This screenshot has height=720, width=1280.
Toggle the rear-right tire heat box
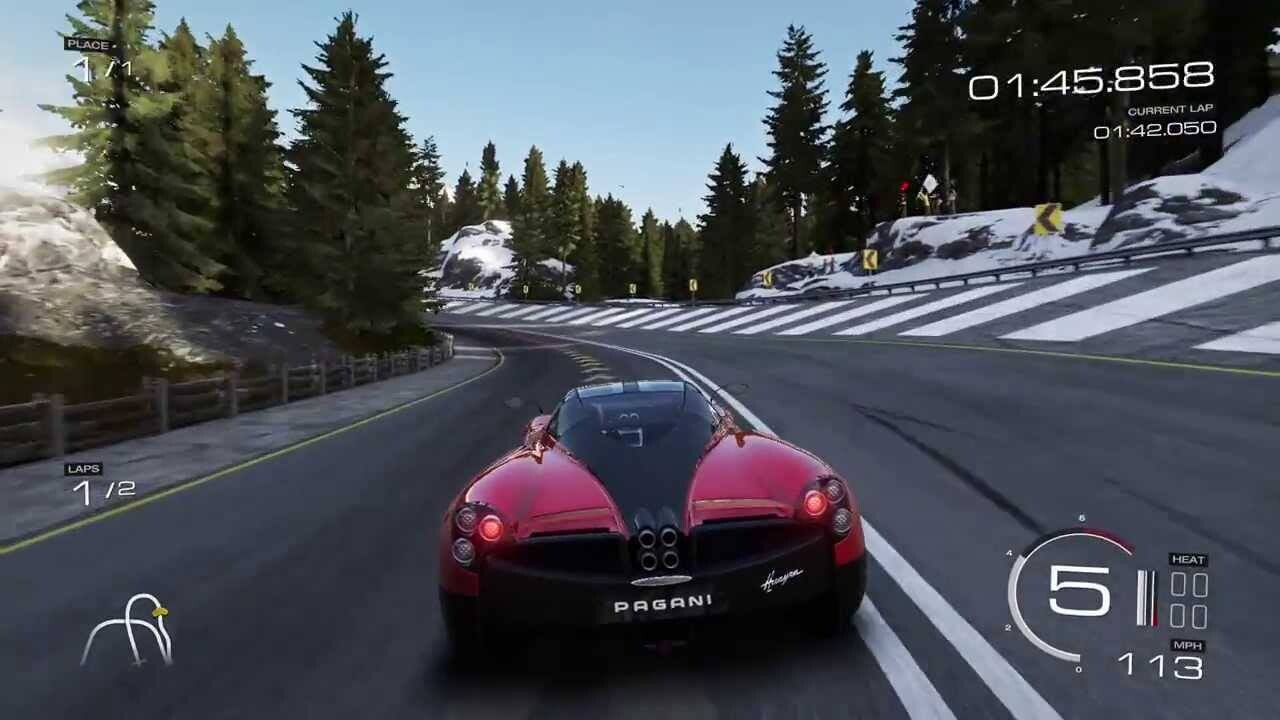(x=1200, y=617)
